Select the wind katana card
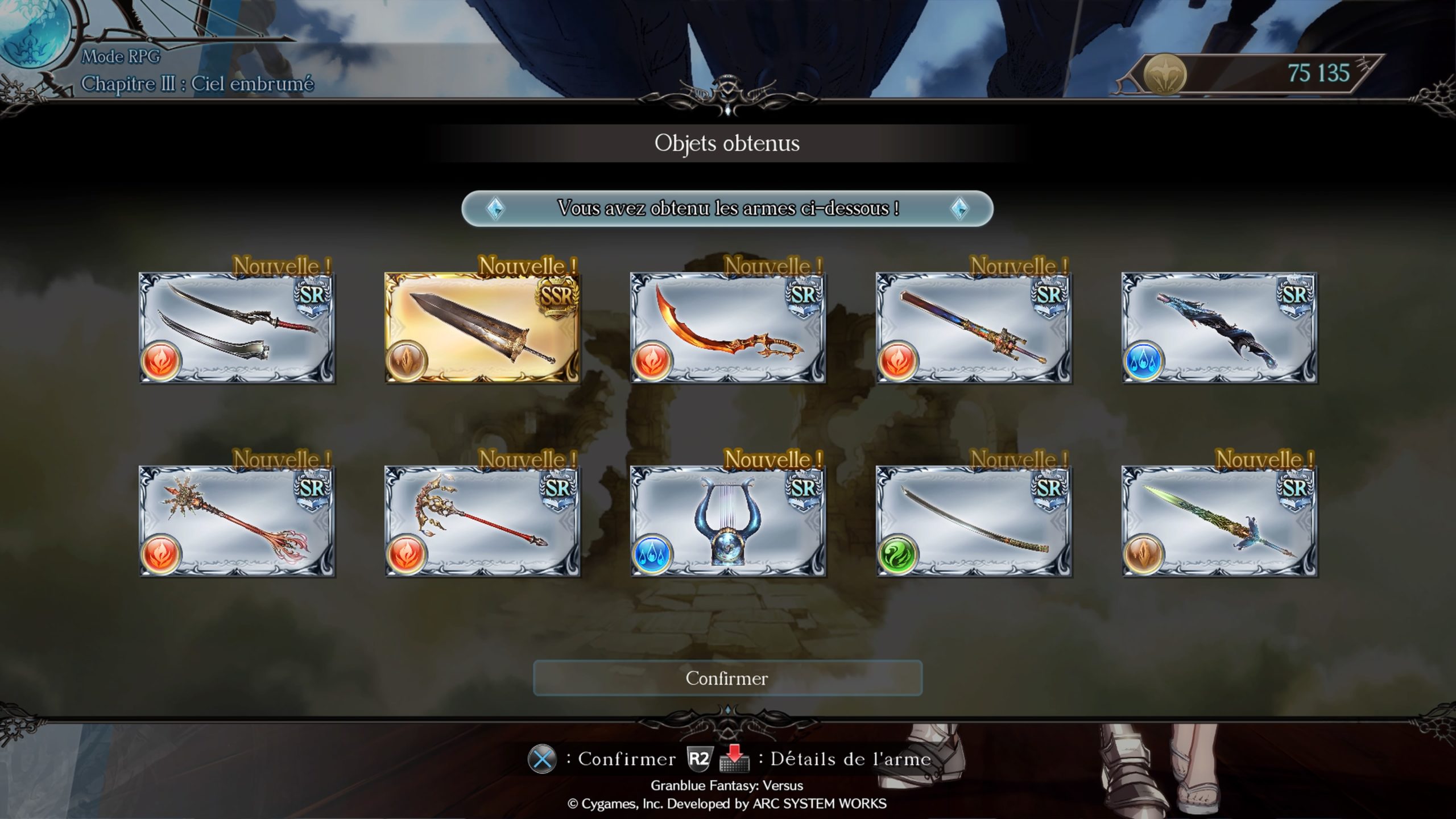This screenshot has width=1456, height=819. pyautogui.click(x=973, y=522)
